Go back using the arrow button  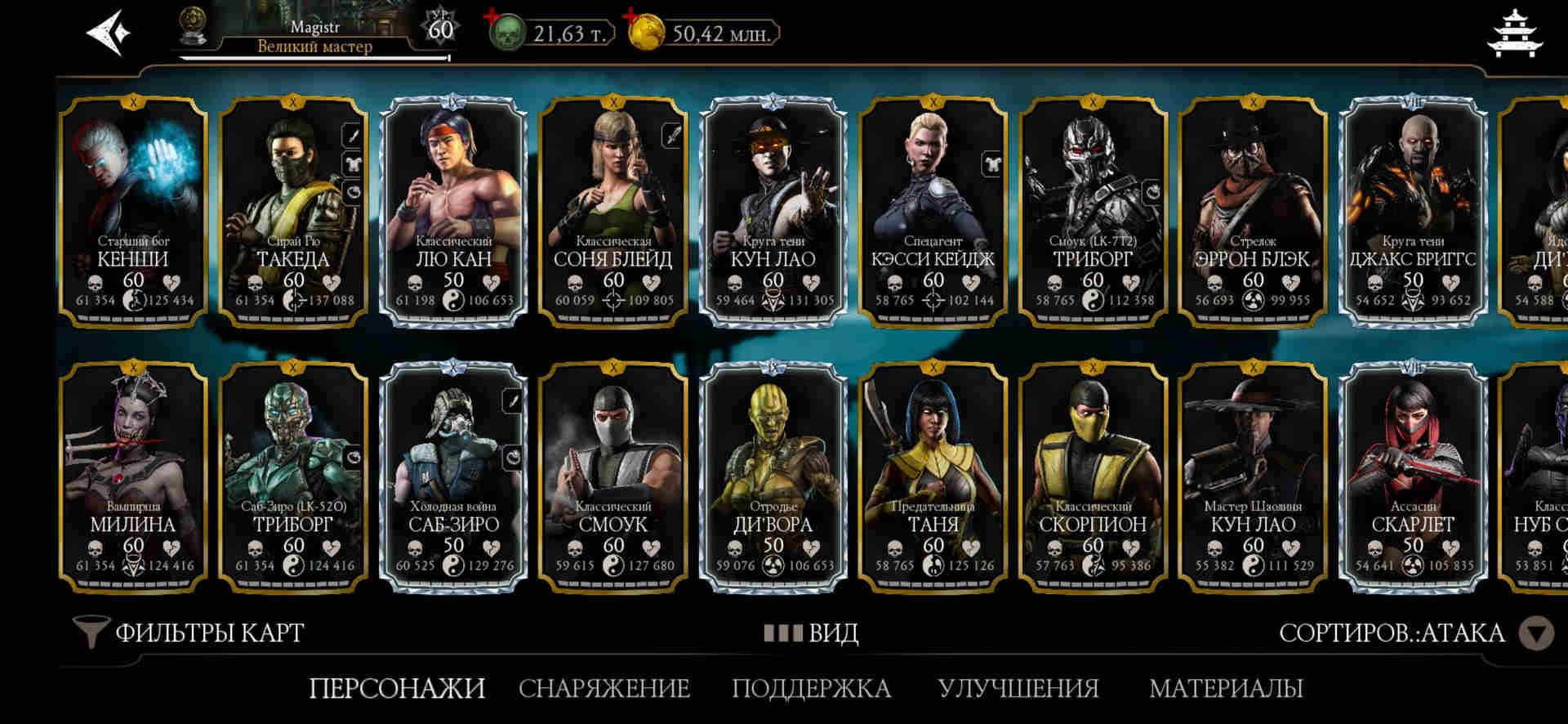click(x=108, y=34)
